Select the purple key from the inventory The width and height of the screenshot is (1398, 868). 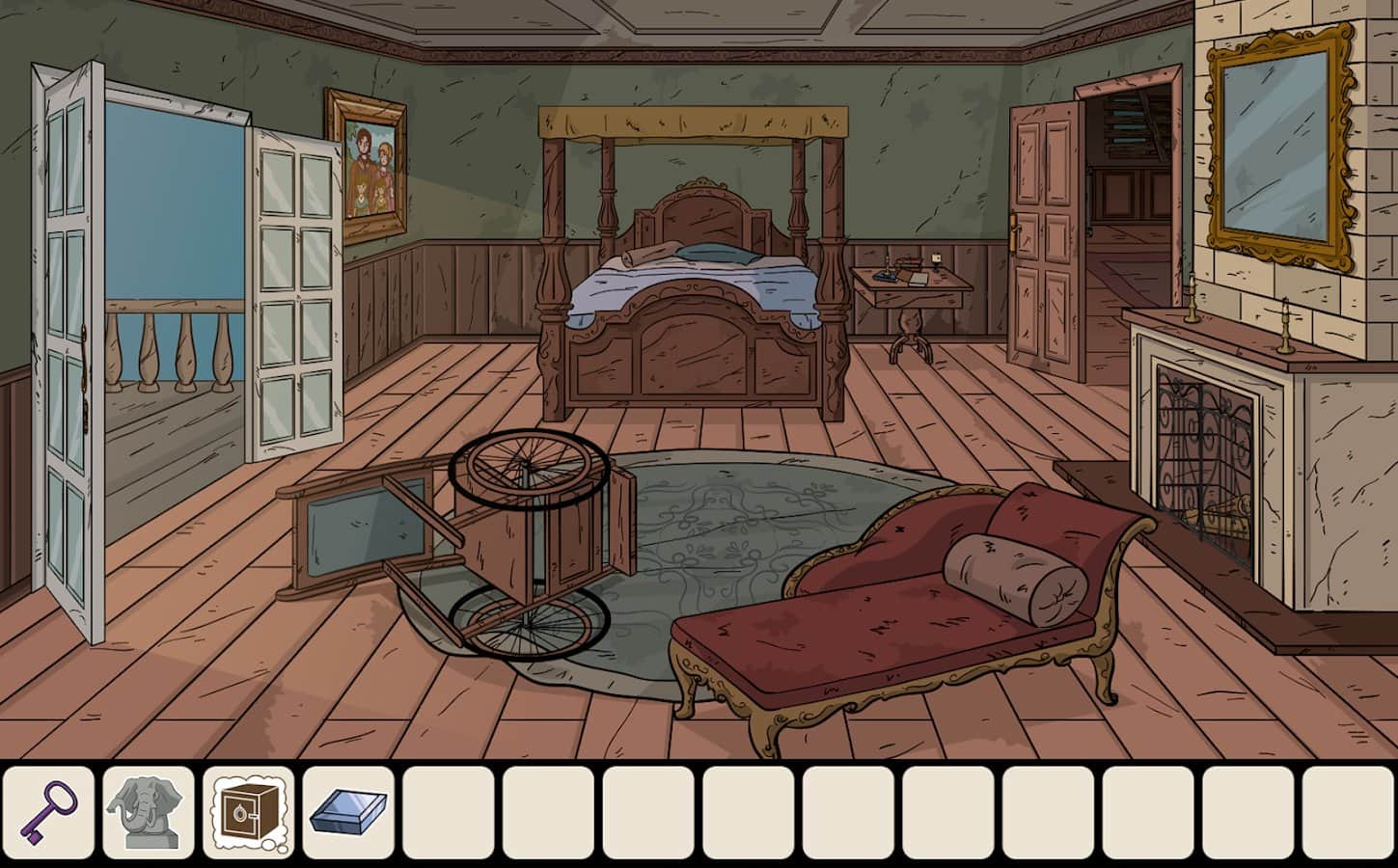click(49, 813)
